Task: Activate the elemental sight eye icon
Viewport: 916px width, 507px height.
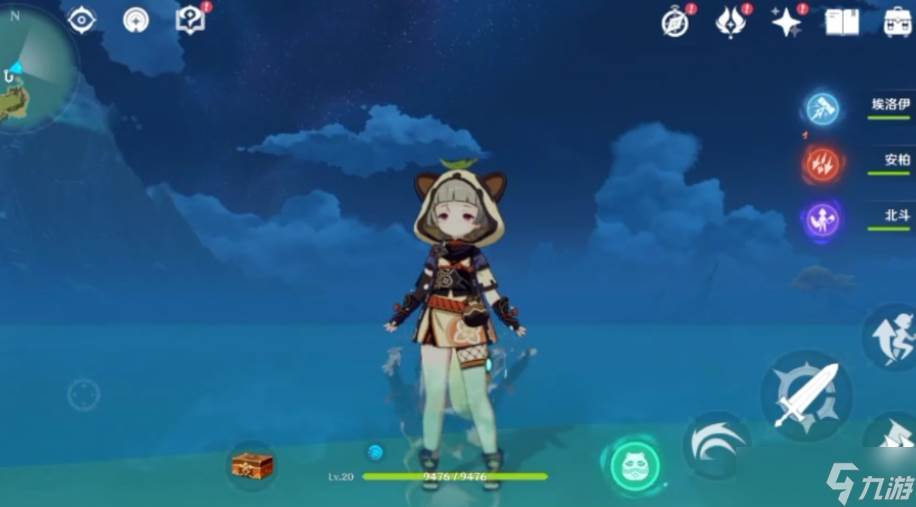Action: click(81, 19)
